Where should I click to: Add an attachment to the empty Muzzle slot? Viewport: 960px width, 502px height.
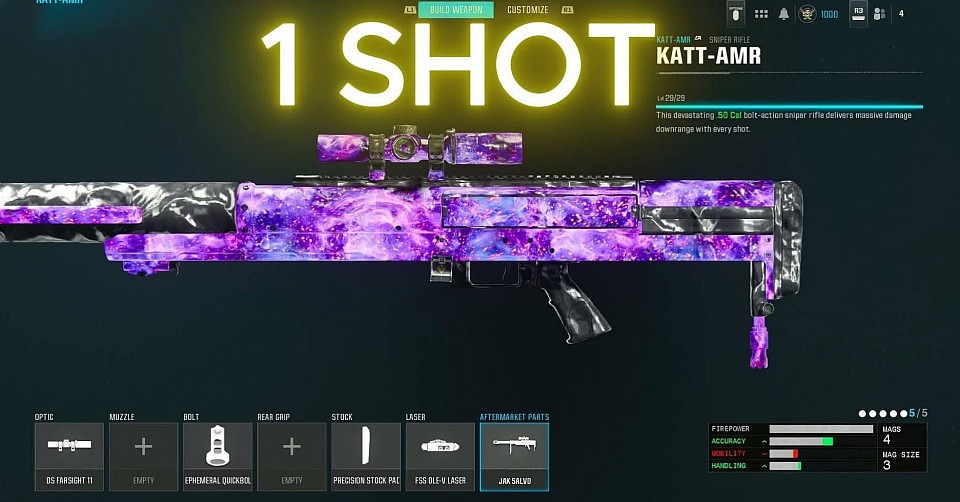tap(143, 456)
